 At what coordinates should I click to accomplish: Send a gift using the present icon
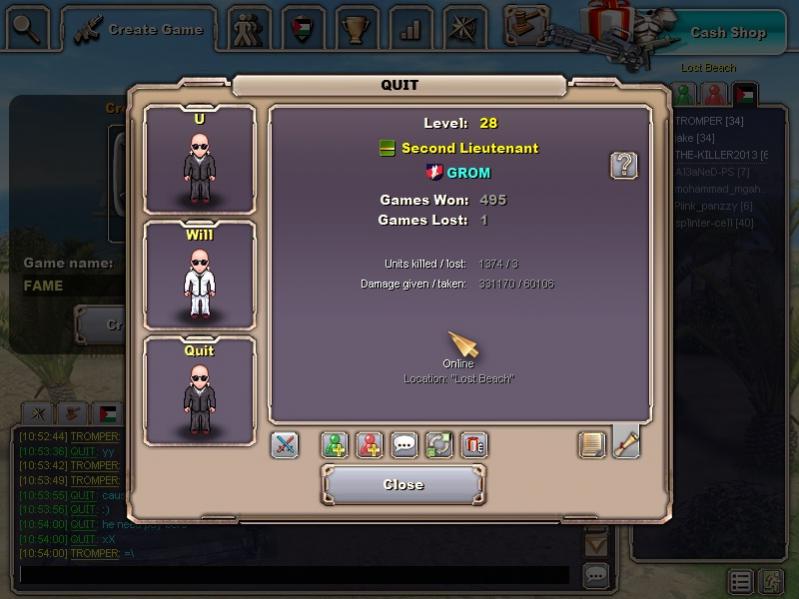coord(473,445)
